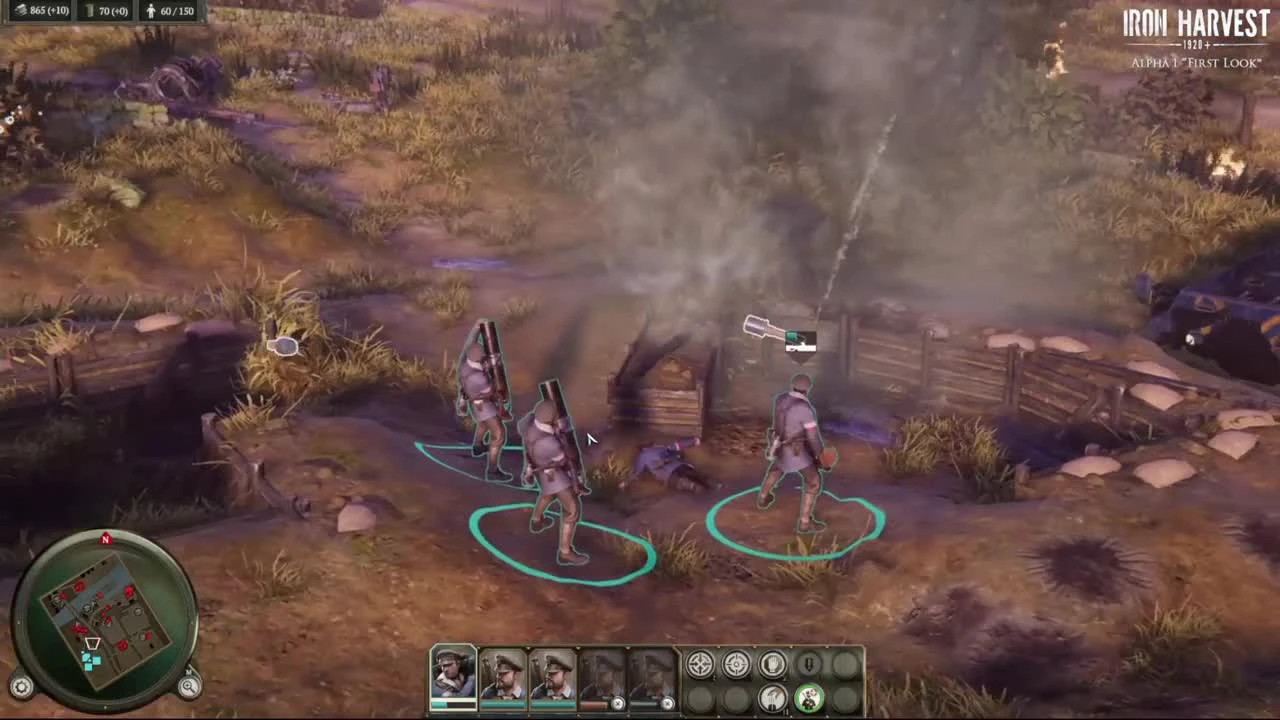The width and height of the screenshot is (1280, 720).
Task: Dismiss the fourth squad portrait with its X
Action: [x=618, y=703]
